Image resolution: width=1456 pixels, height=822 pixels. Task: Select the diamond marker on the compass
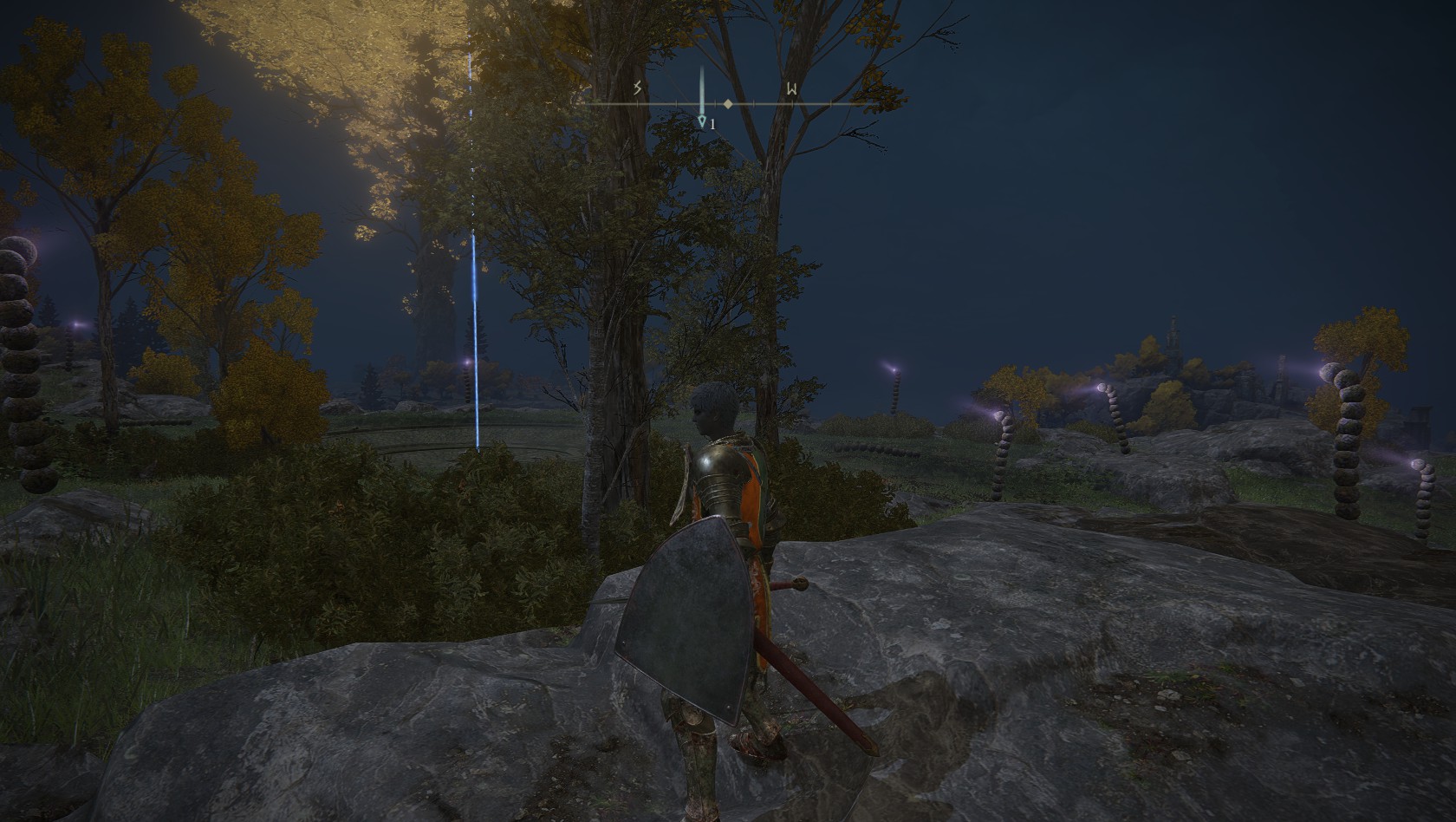pyautogui.click(x=728, y=104)
